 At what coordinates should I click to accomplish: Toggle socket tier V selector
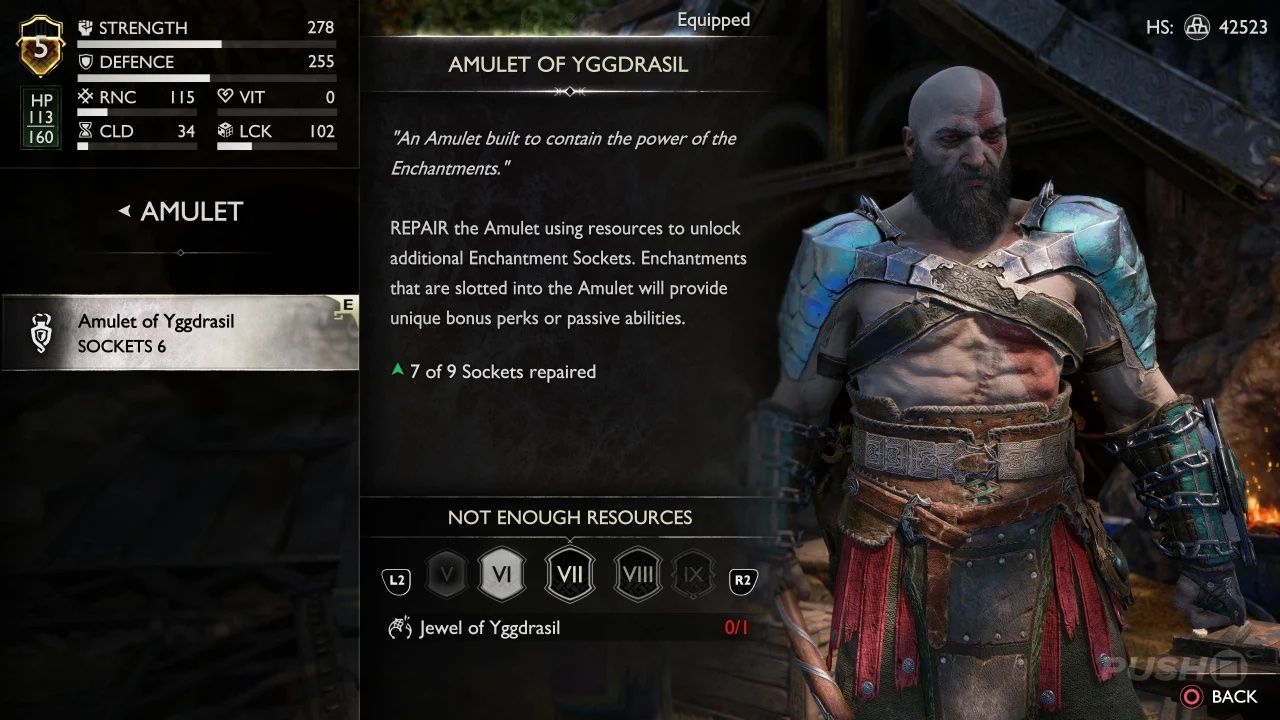[x=446, y=574]
